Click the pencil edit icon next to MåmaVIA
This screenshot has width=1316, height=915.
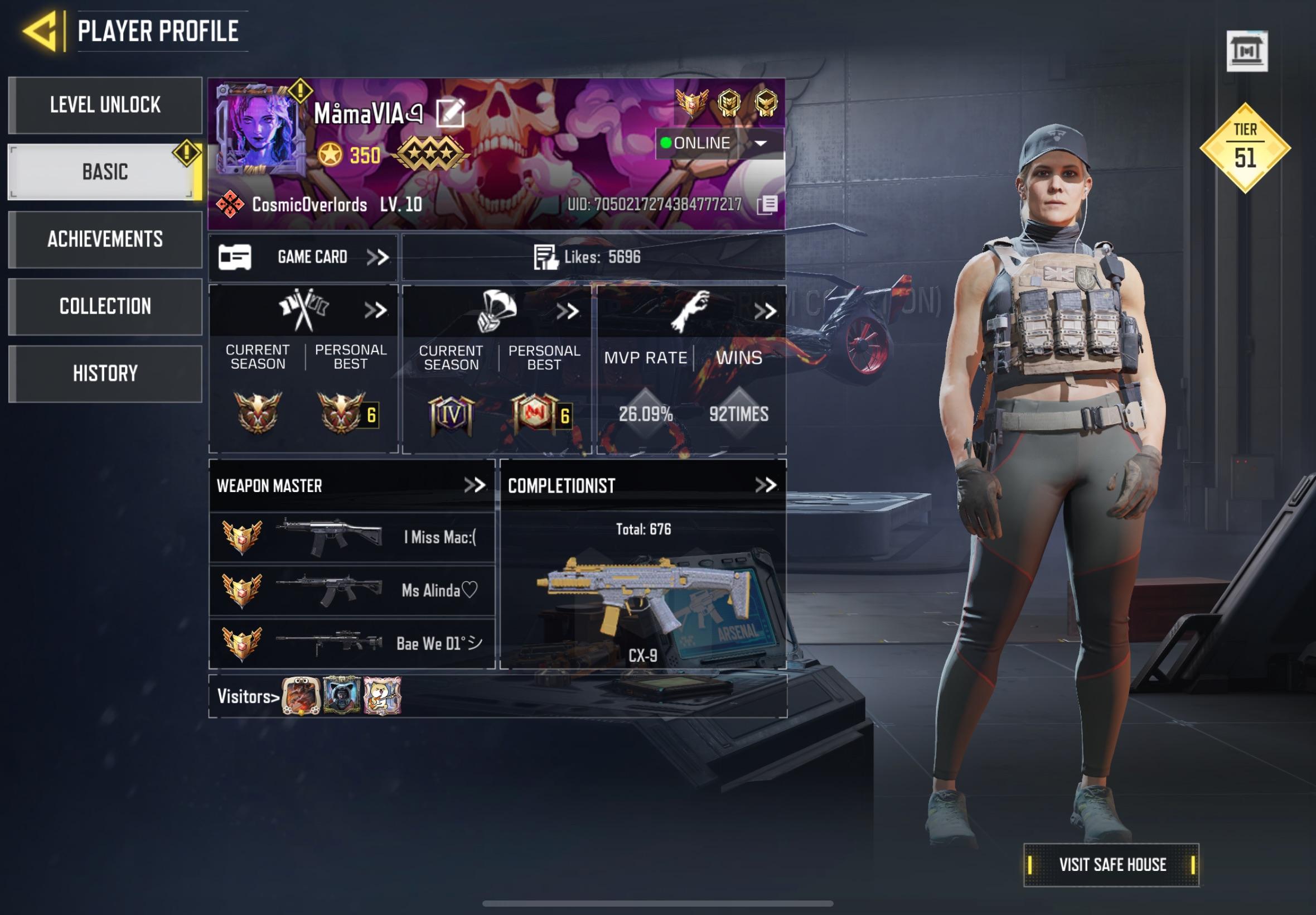pyautogui.click(x=451, y=113)
